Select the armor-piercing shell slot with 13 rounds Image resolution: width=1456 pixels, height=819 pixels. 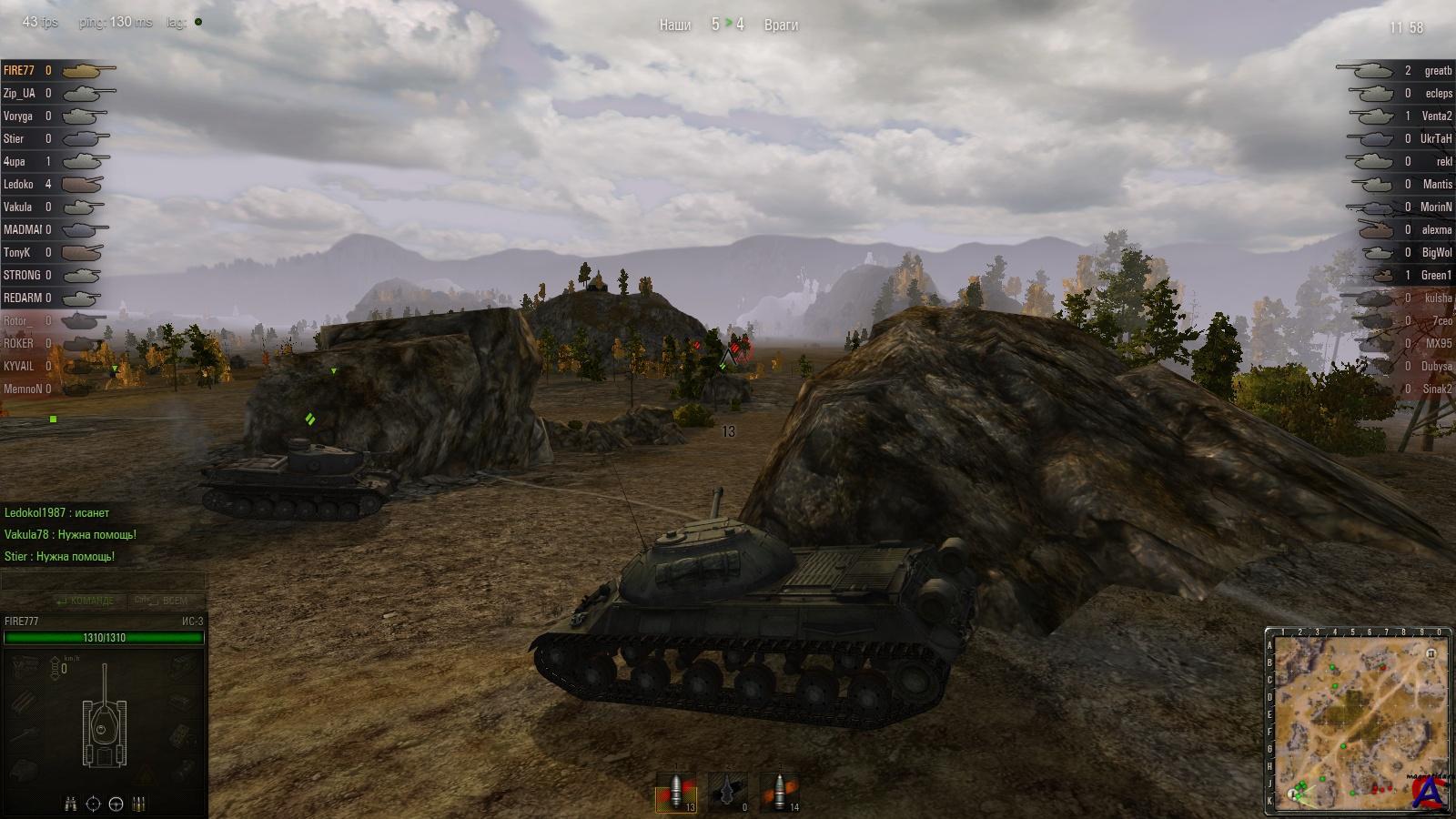[x=676, y=792]
